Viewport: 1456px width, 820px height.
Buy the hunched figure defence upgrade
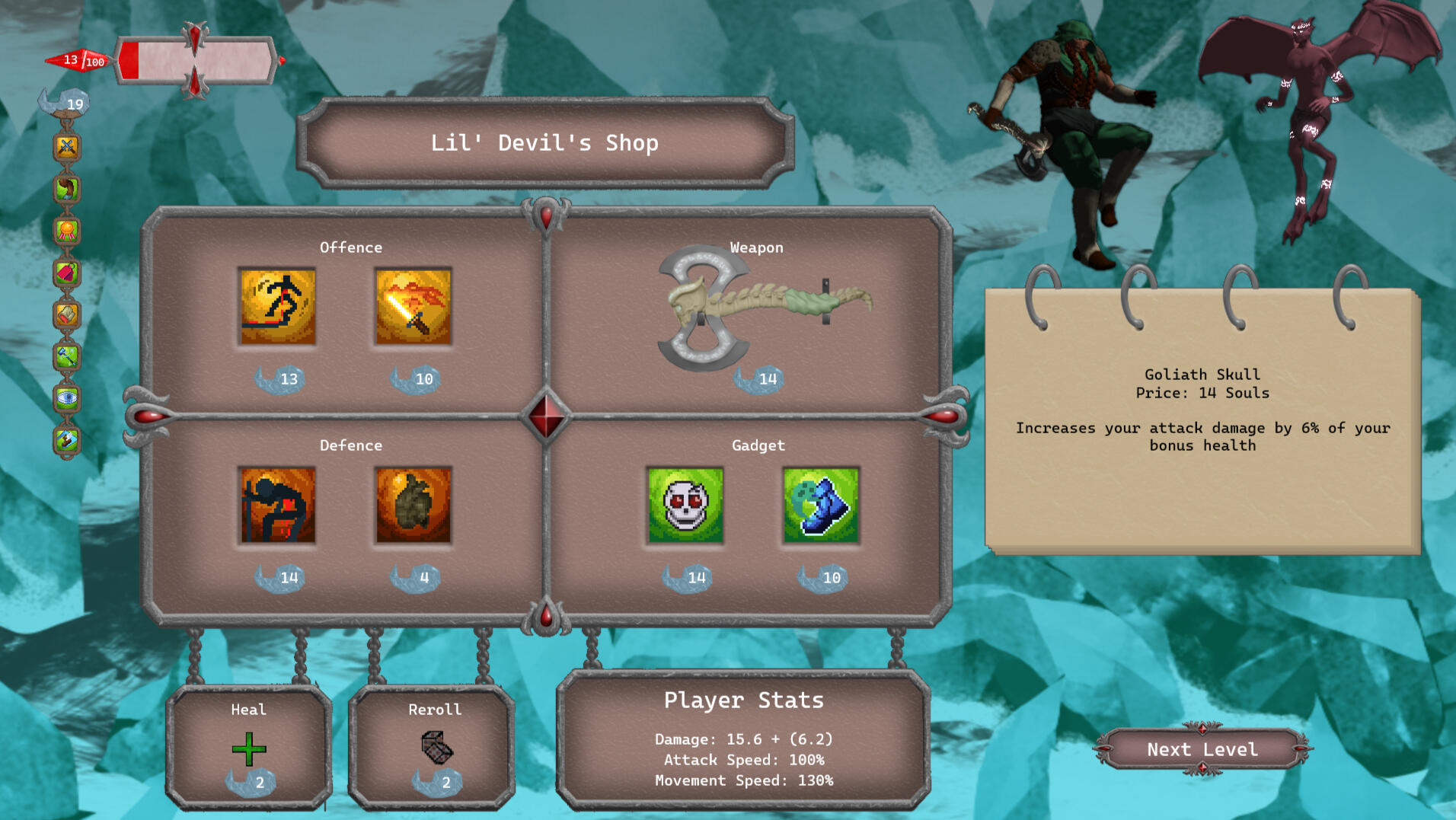(x=277, y=505)
